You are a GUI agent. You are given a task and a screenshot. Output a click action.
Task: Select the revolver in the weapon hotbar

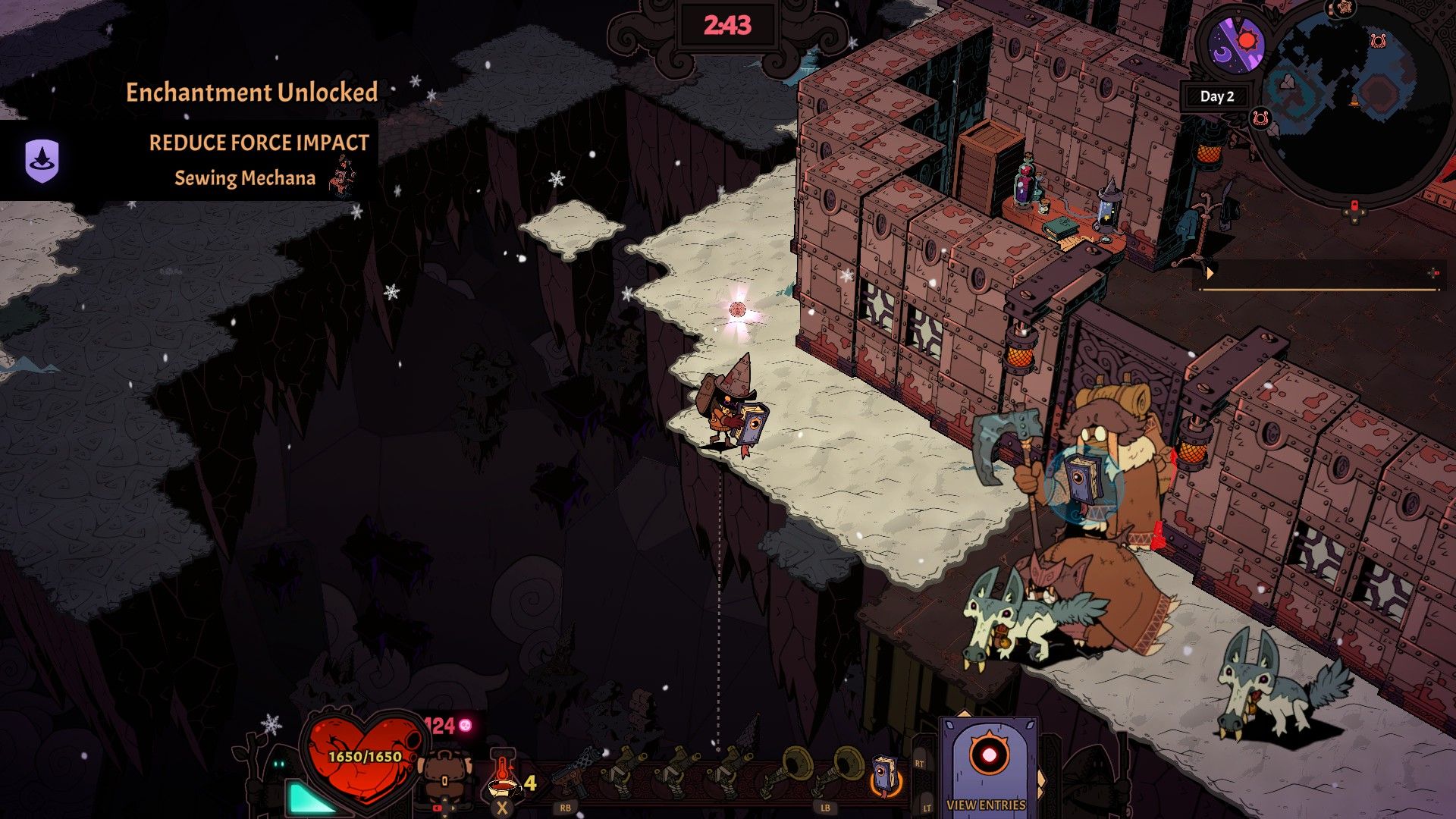(x=575, y=770)
